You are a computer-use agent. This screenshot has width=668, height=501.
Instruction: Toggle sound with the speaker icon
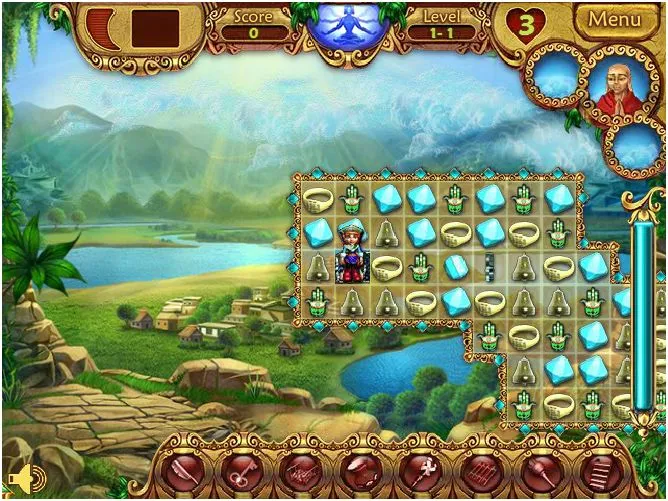click(x=19, y=478)
